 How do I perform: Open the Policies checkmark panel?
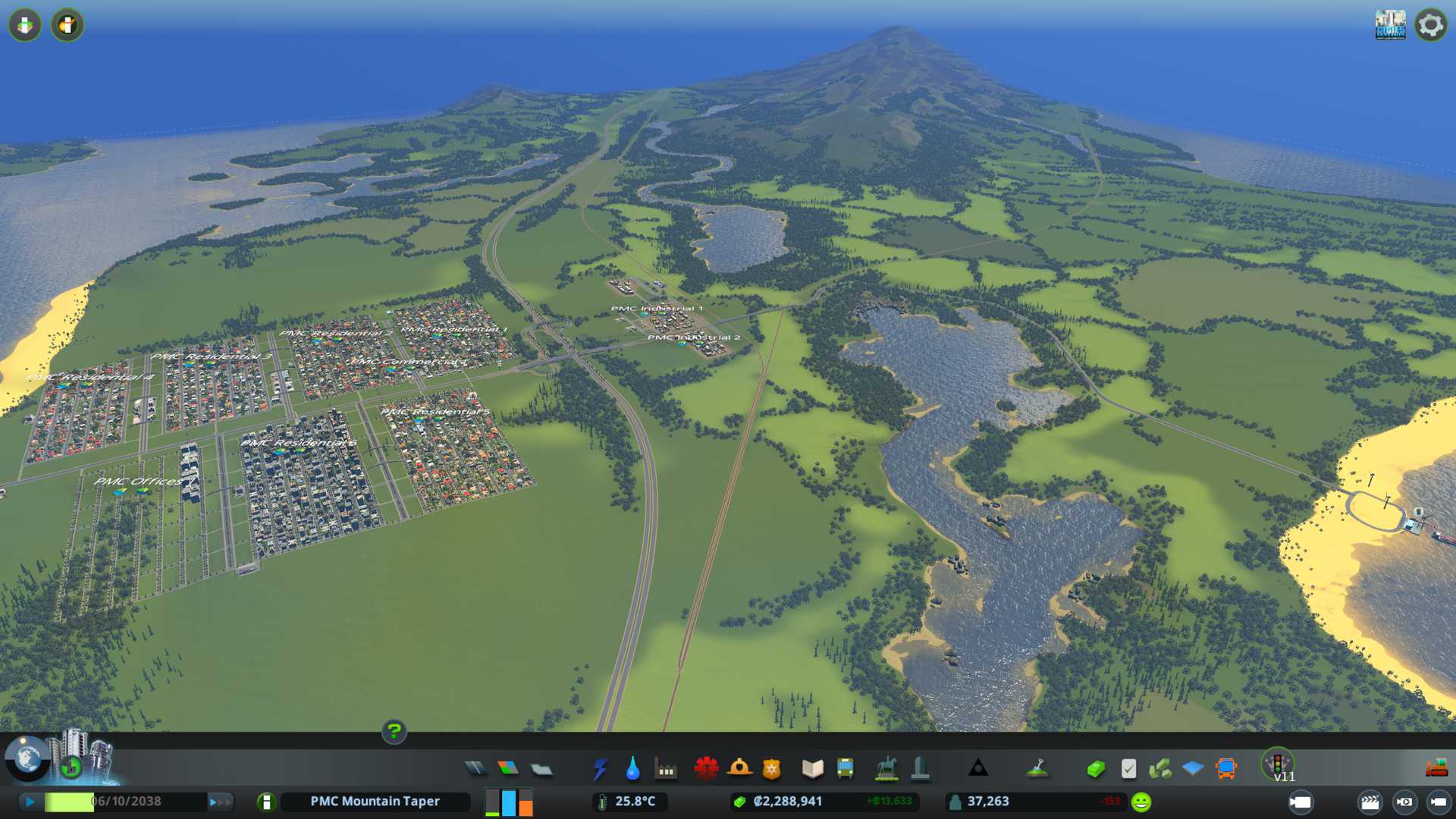1128,769
